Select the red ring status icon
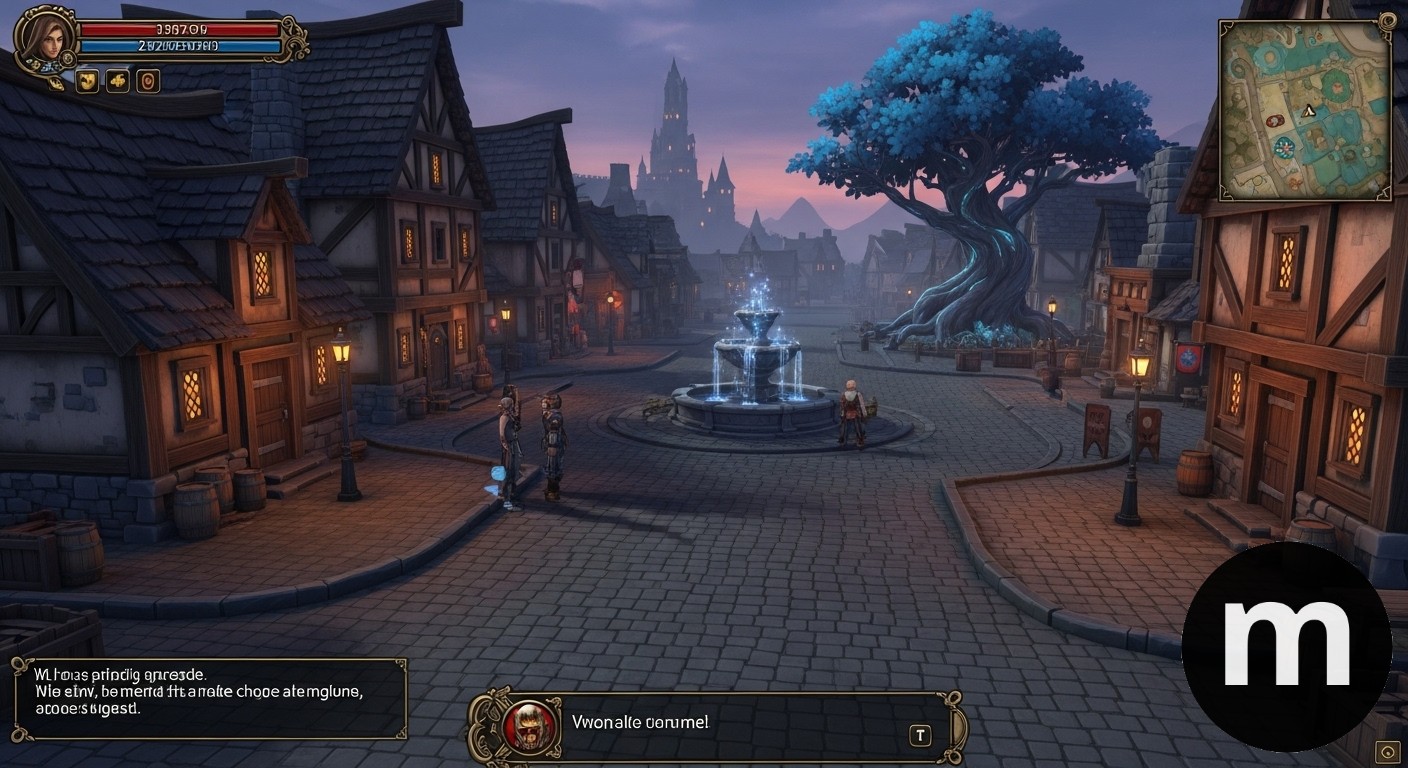The height and width of the screenshot is (768, 1408). (148, 81)
